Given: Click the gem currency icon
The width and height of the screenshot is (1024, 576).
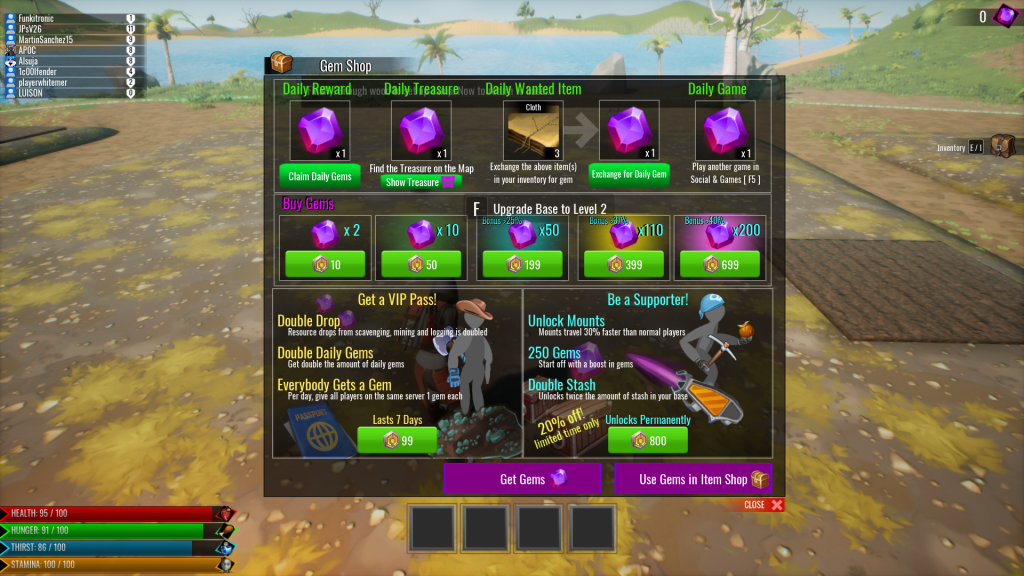Looking at the screenshot, I should point(1003,16).
